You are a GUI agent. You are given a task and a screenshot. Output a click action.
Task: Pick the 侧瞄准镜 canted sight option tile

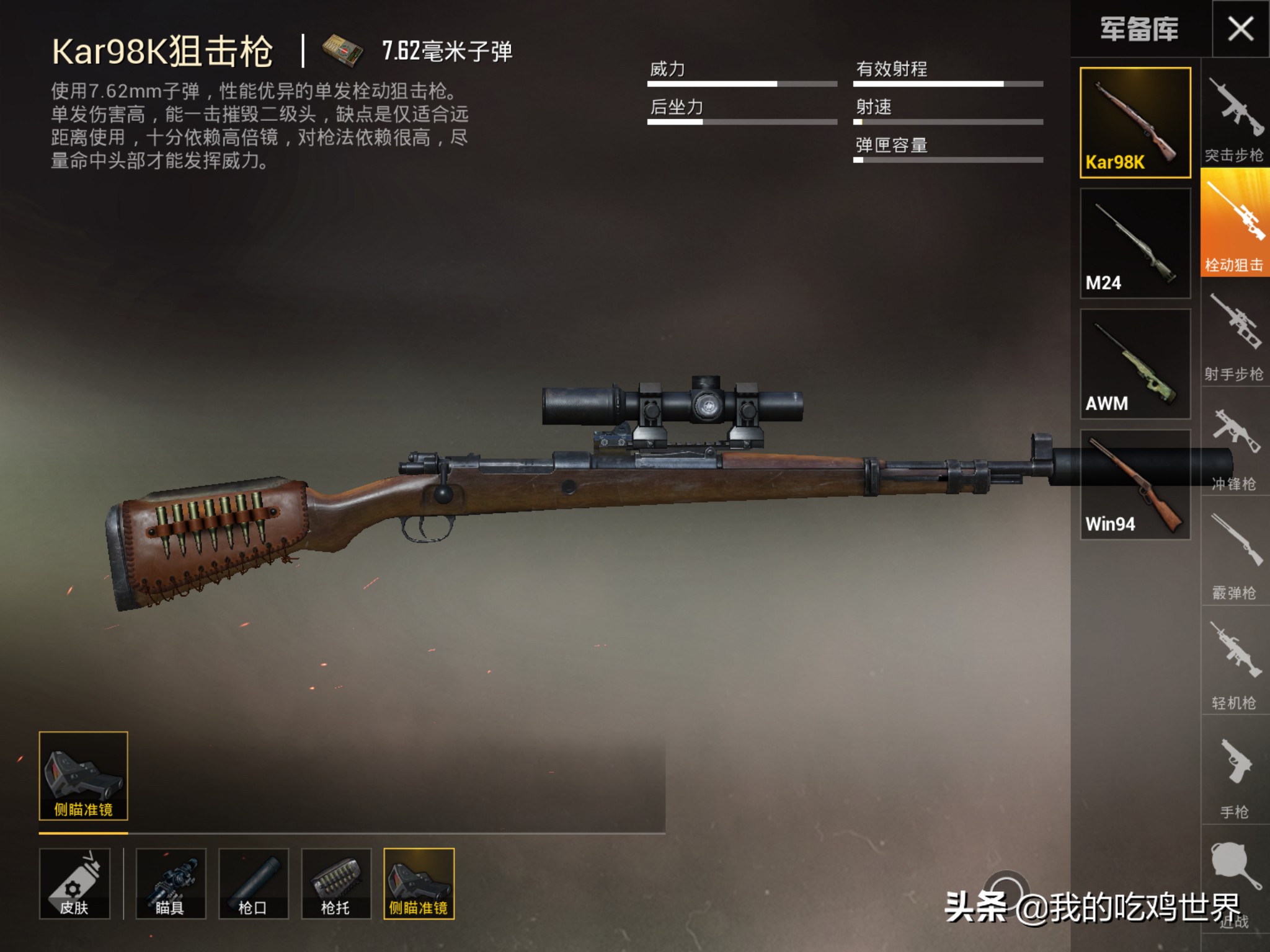coord(83,776)
